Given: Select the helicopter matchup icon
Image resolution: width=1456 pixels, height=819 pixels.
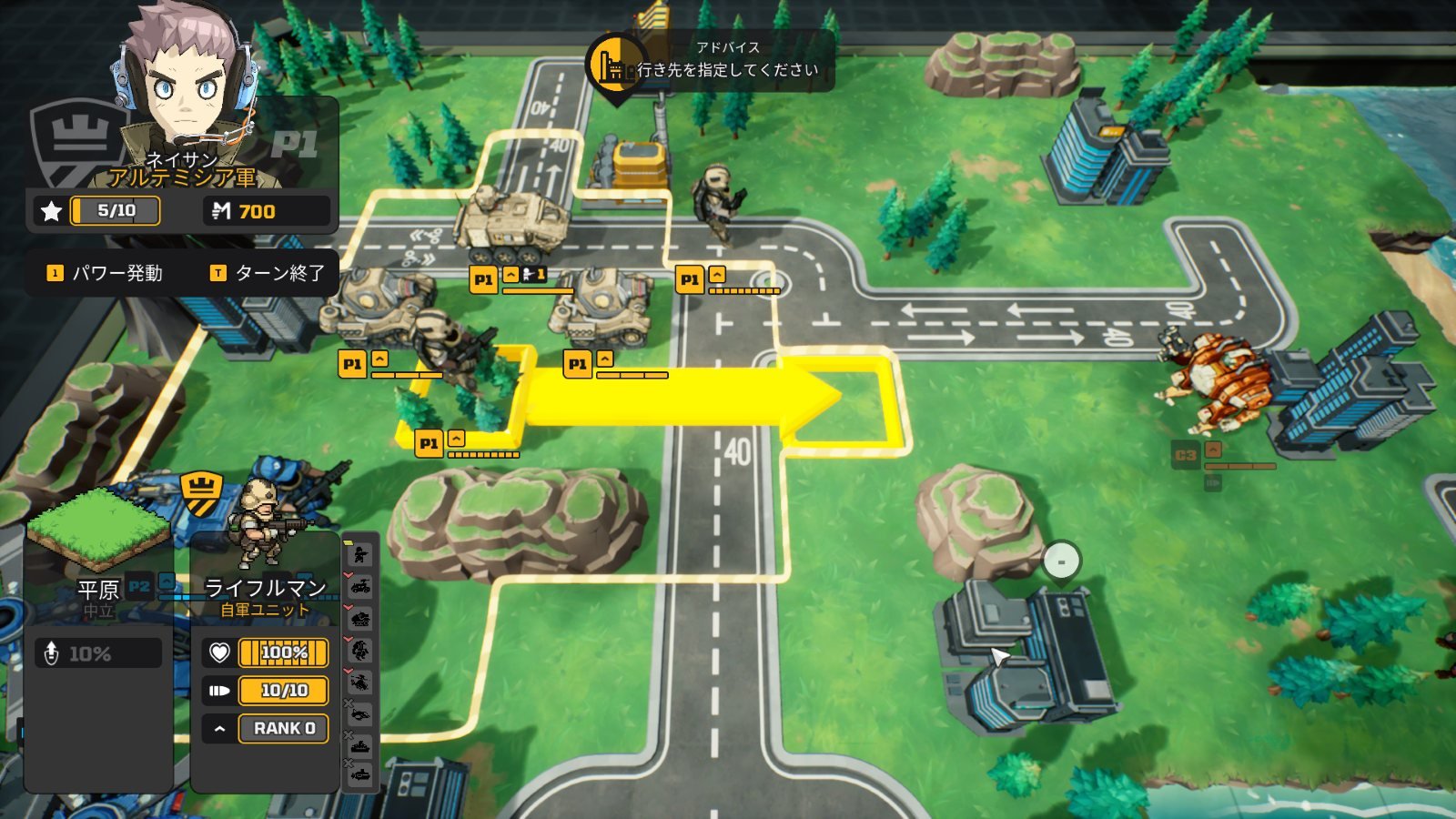Looking at the screenshot, I should (361, 682).
